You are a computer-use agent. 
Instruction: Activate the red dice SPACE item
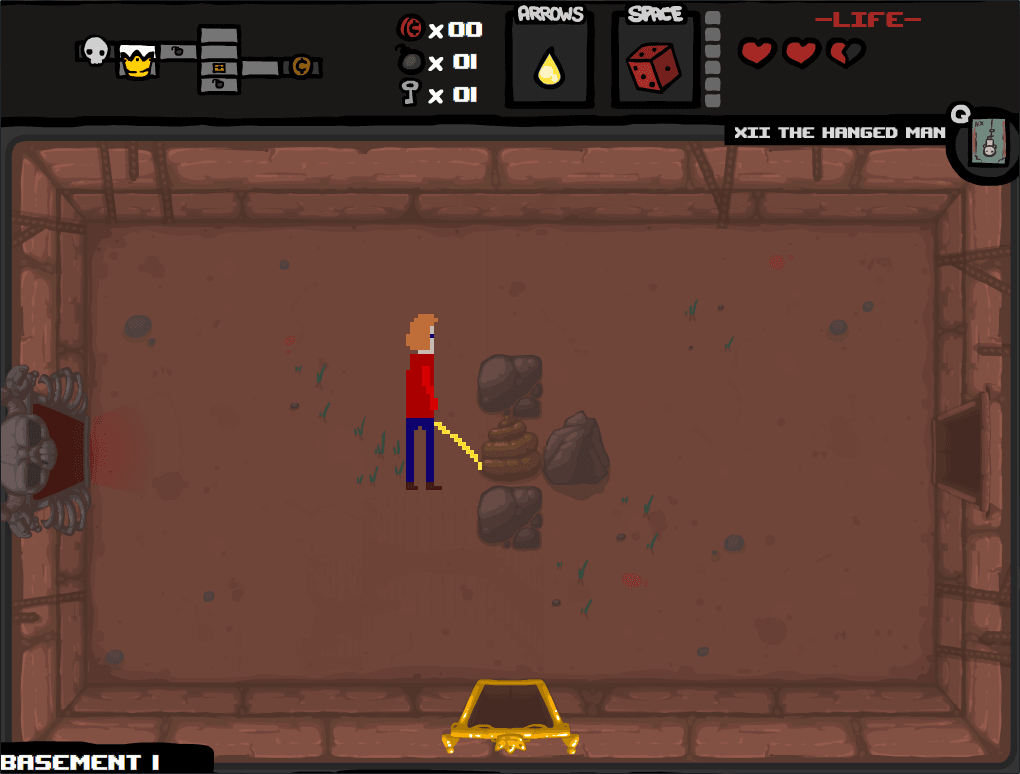click(x=653, y=66)
